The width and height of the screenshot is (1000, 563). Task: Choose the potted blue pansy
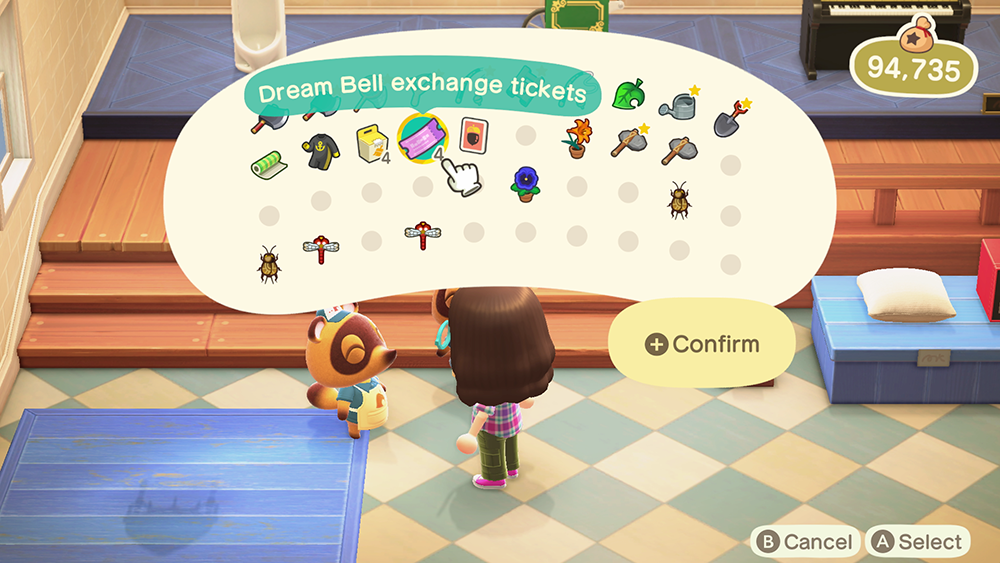point(525,183)
